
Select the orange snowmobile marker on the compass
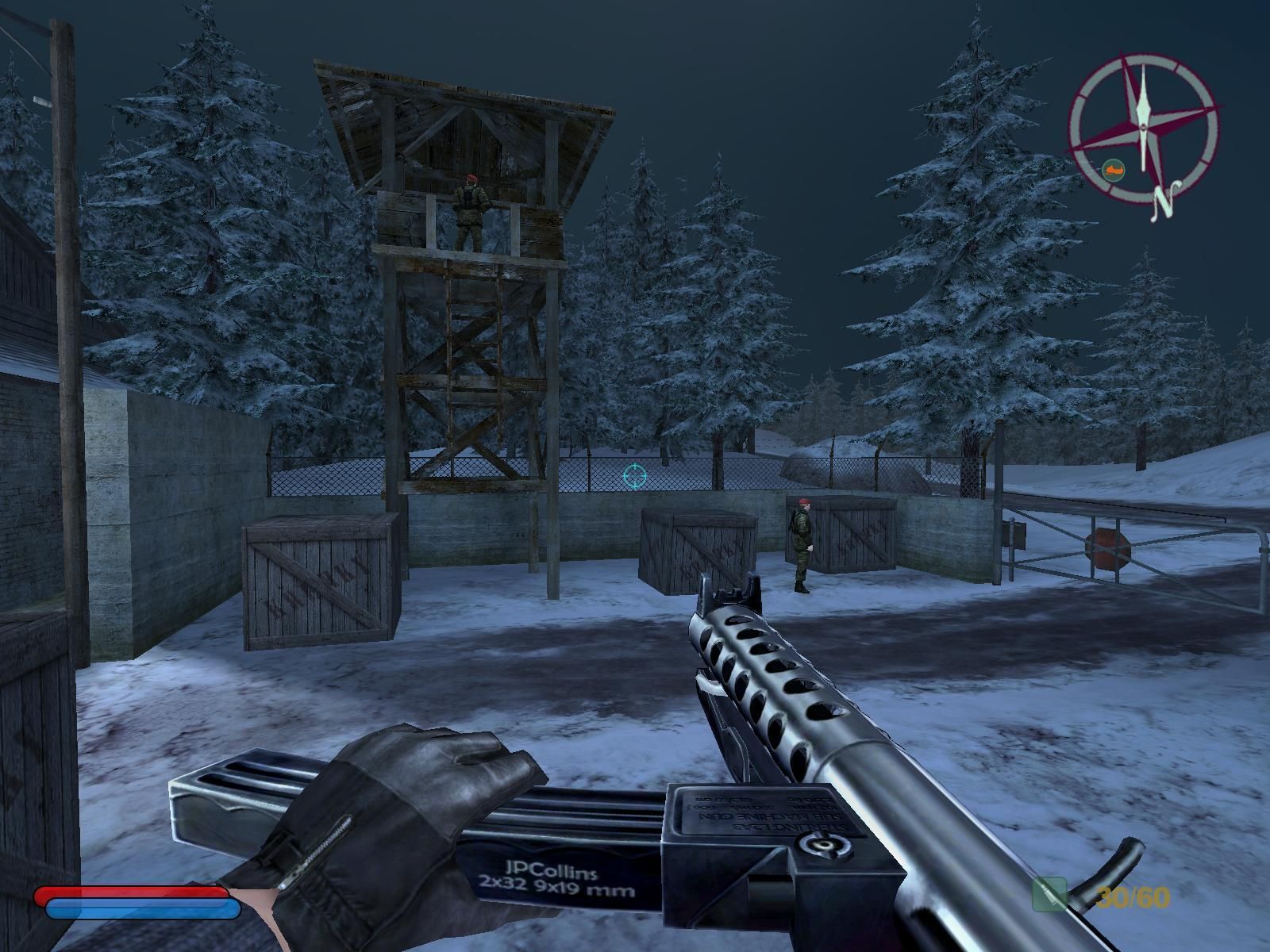tap(1113, 169)
